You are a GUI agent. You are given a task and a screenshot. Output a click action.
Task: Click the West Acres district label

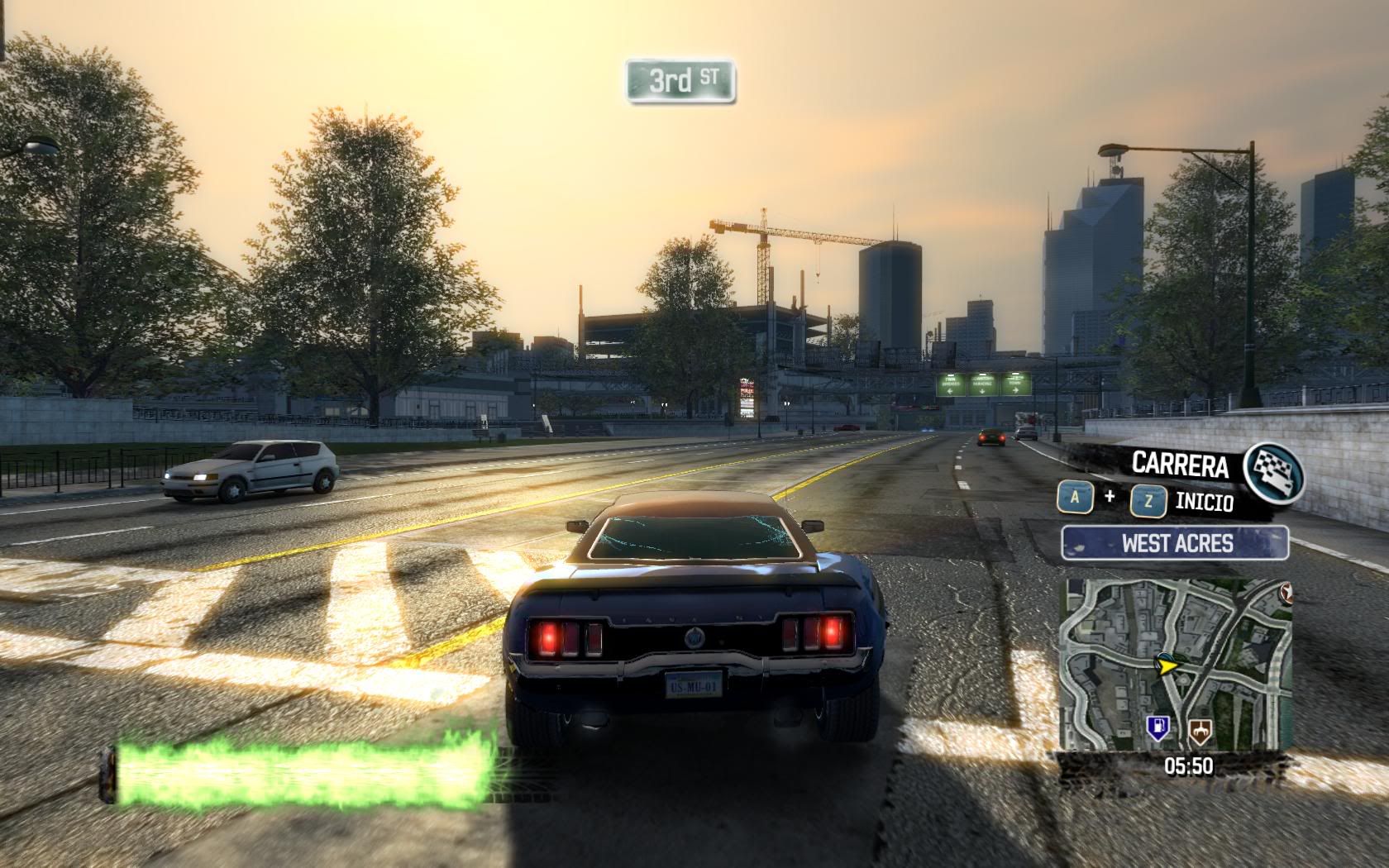point(1176,543)
